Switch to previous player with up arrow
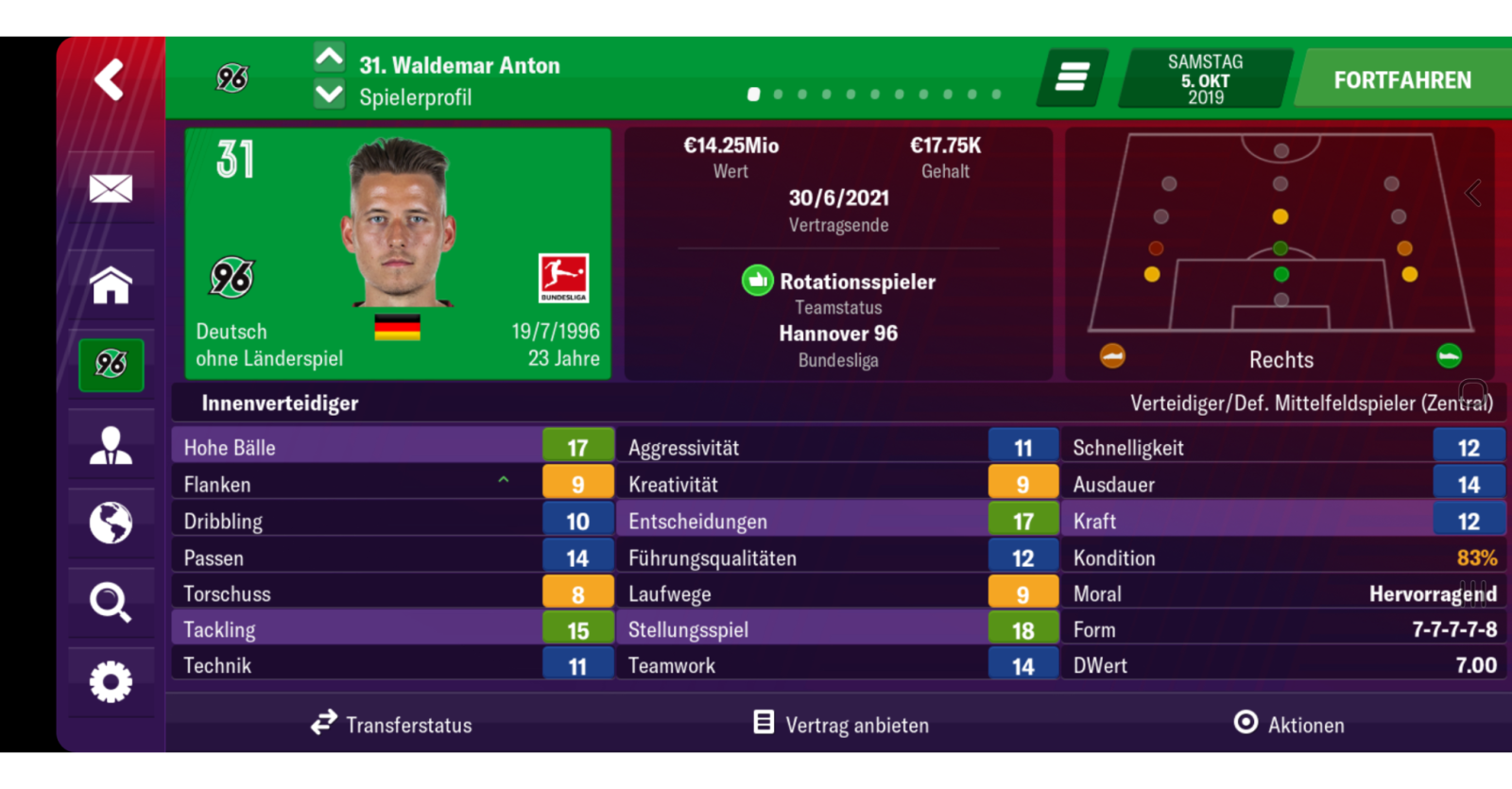1512x789 pixels. pos(329,59)
